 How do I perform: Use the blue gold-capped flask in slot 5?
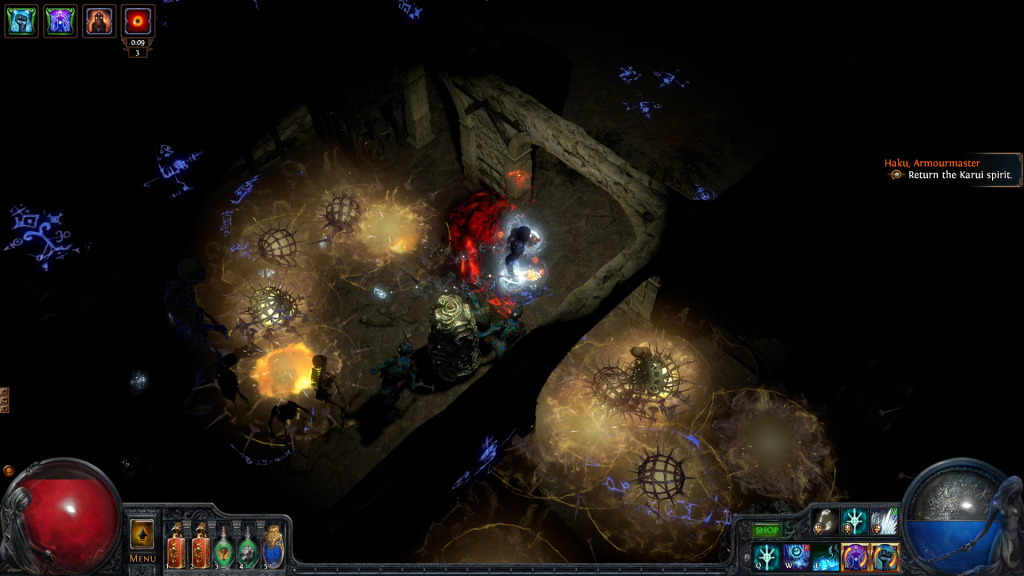273,546
